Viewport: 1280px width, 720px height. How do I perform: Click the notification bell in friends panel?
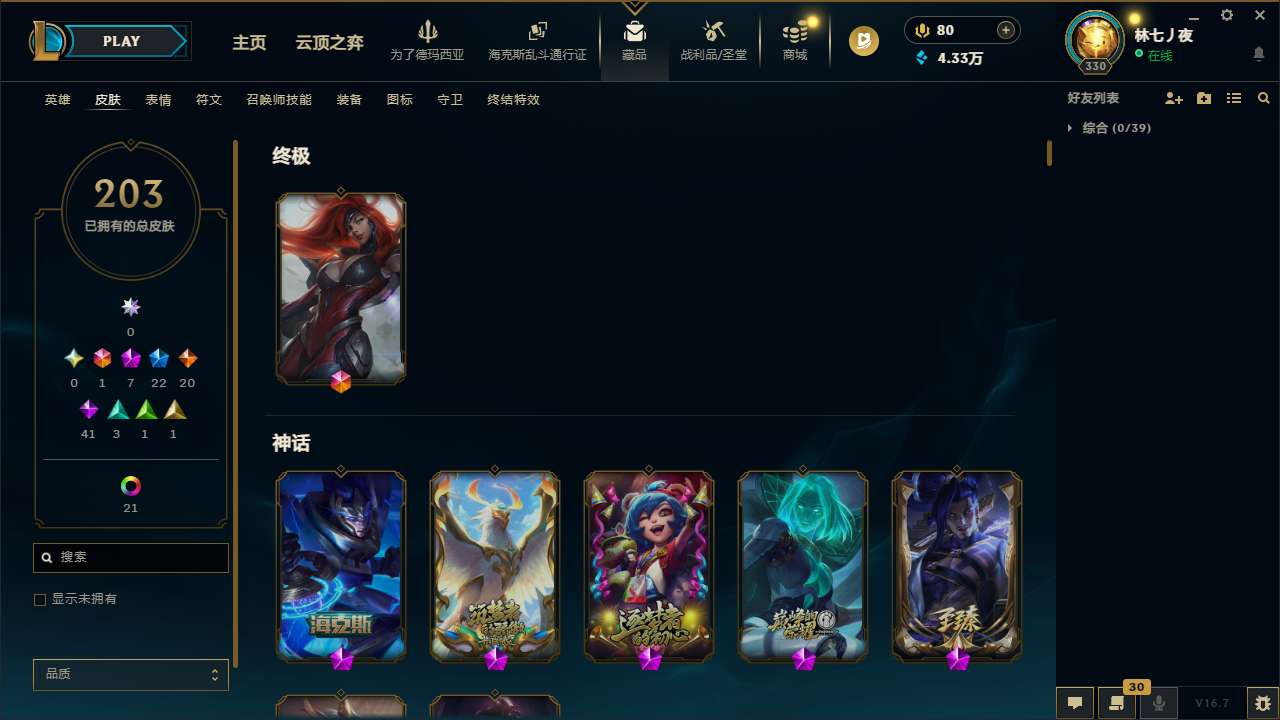pos(1259,55)
